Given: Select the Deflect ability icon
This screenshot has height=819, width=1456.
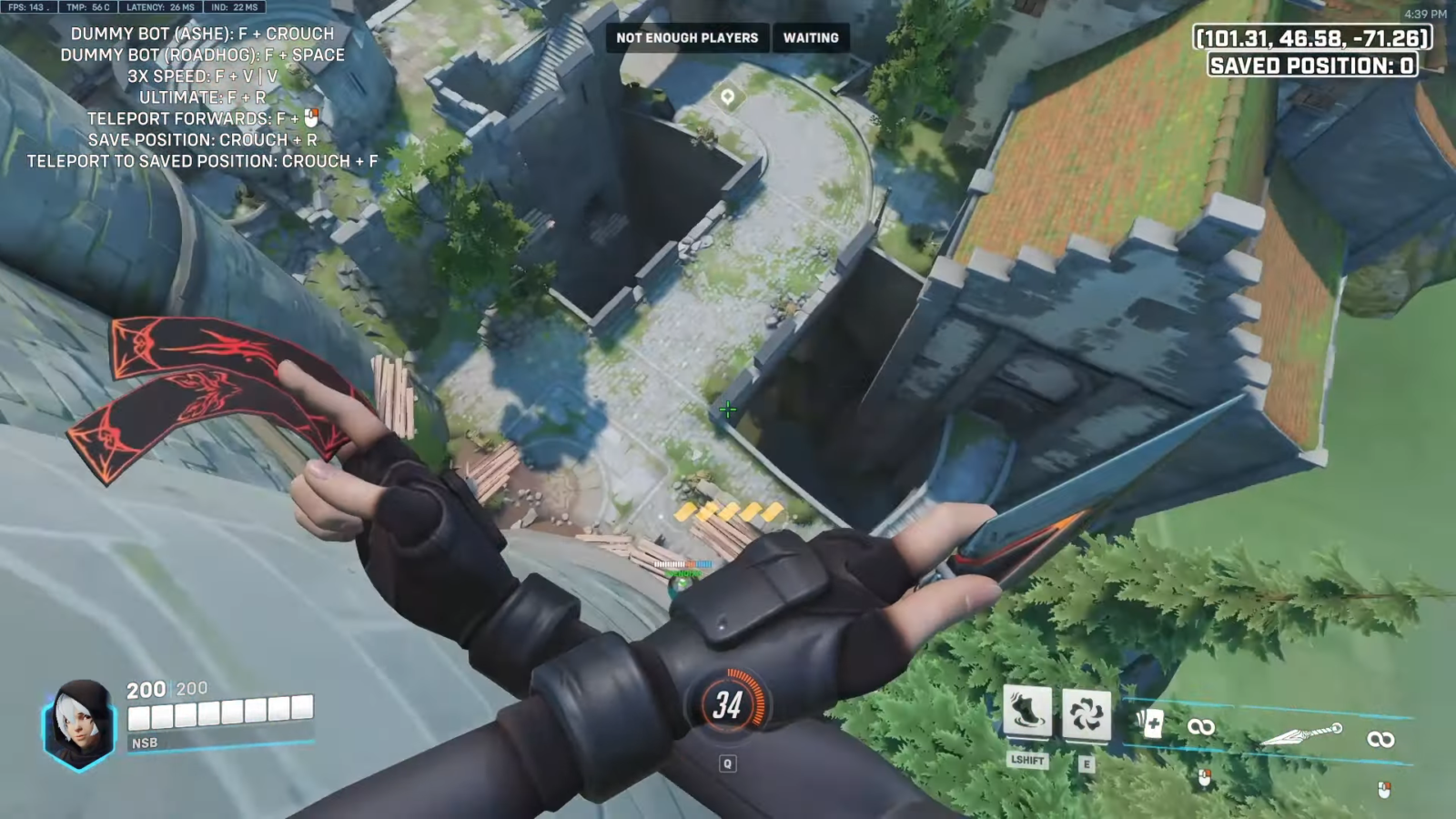Looking at the screenshot, I should [1087, 715].
